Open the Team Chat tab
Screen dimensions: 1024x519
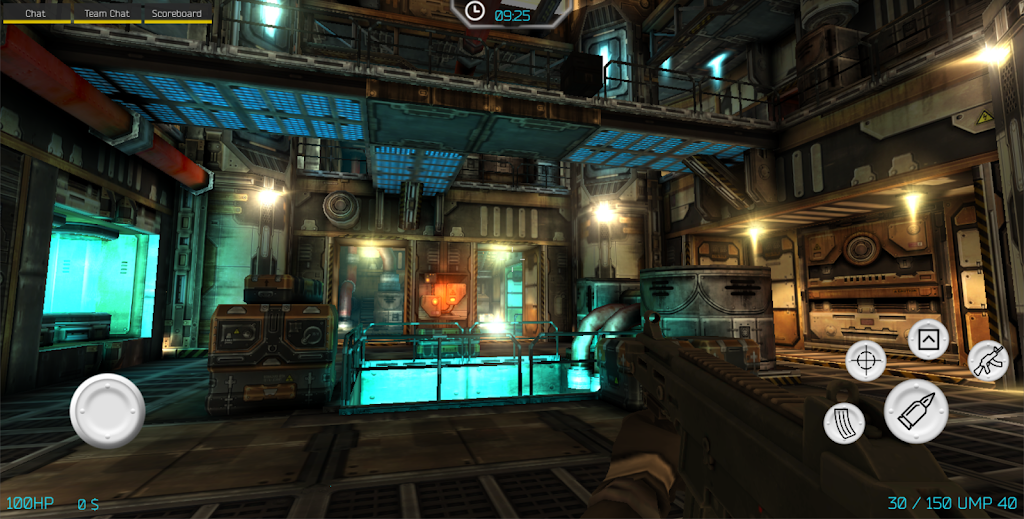[107, 14]
